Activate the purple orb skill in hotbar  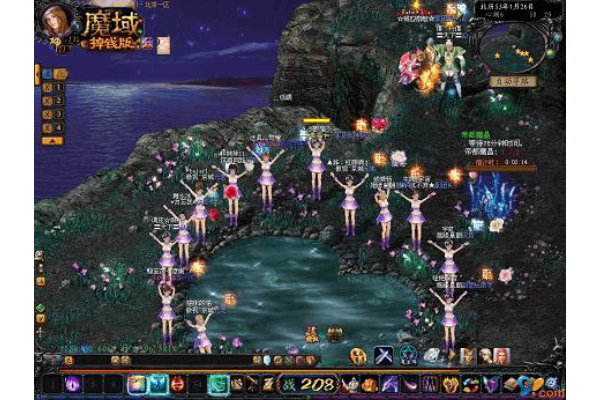74,383
